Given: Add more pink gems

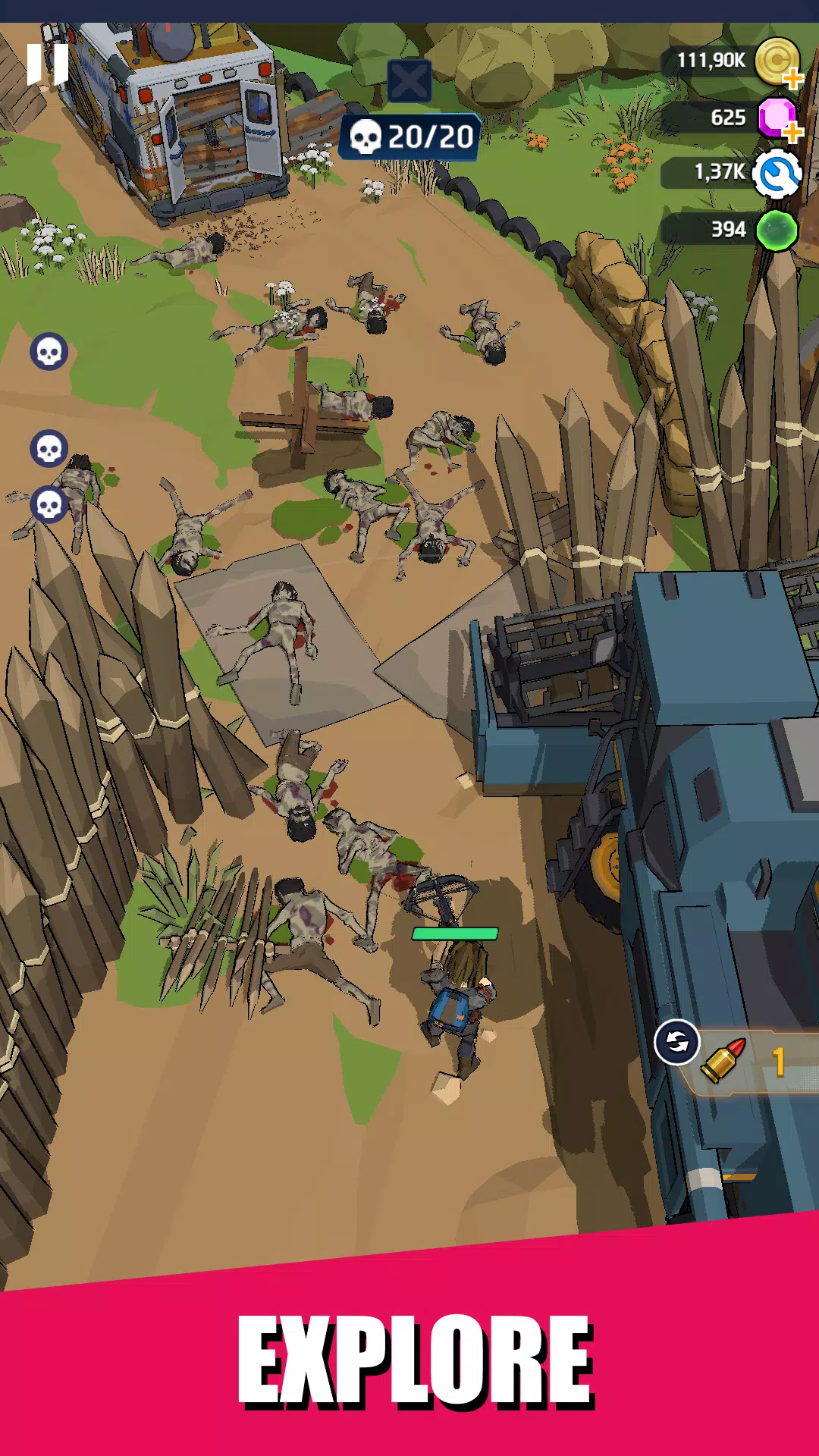Looking at the screenshot, I should [x=792, y=133].
